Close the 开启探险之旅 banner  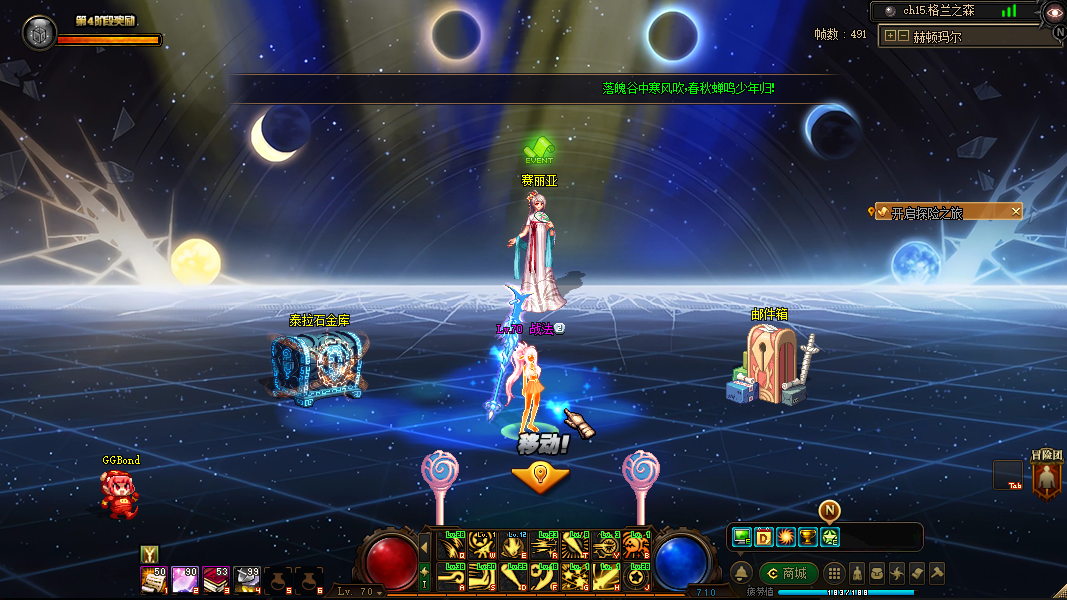coord(1016,211)
